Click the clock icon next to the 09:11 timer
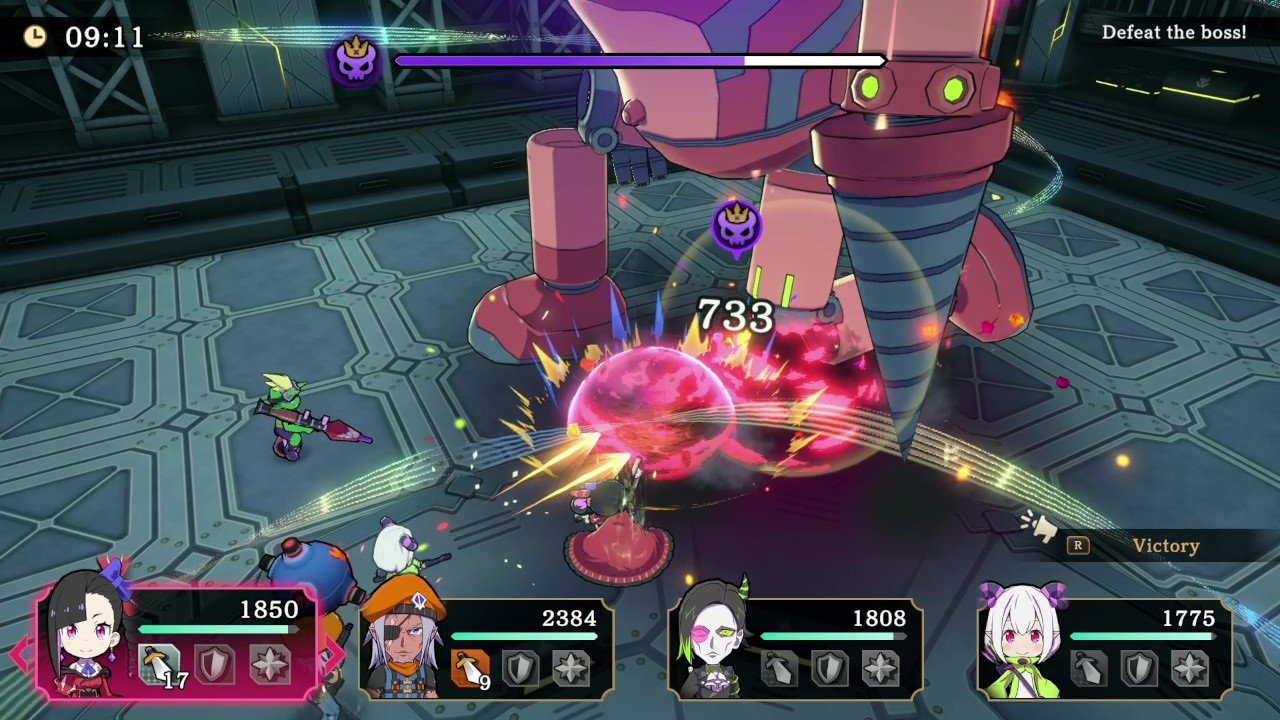The height and width of the screenshot is (720, 1280). (36, 36)
